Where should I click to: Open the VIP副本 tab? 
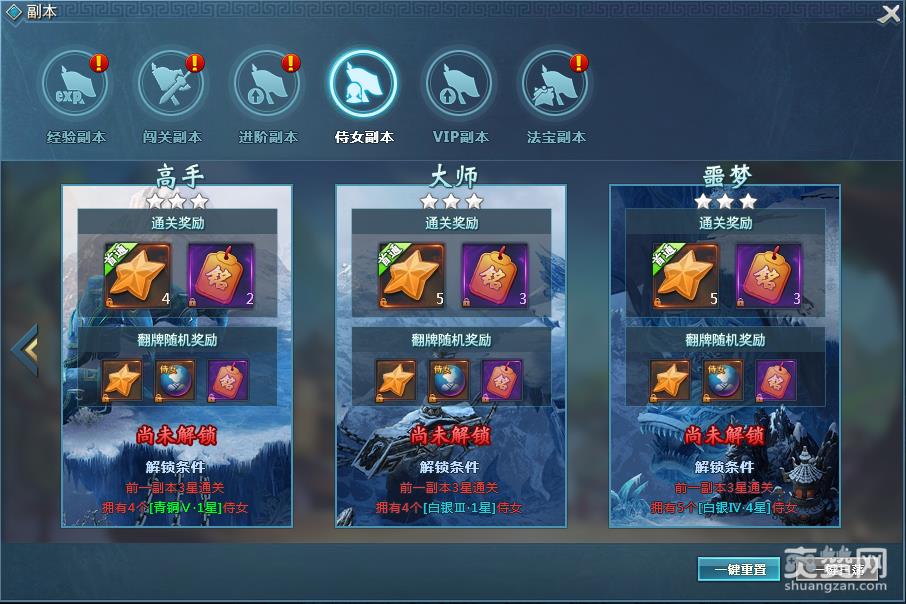(459, 85)
